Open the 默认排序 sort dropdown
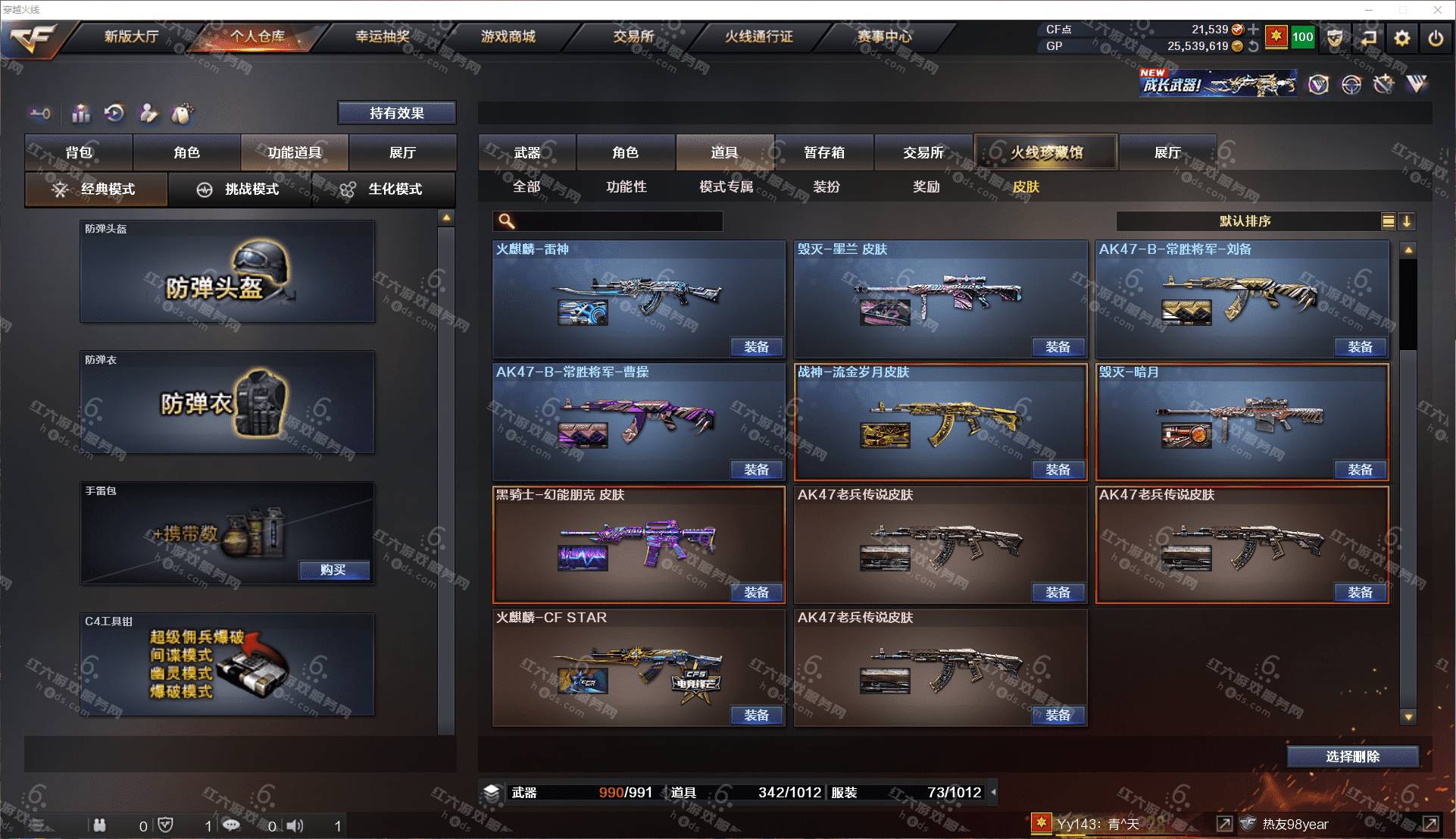Image resolution: width=1456 pixels, height=839 pixels. [x=1246, y=221]
